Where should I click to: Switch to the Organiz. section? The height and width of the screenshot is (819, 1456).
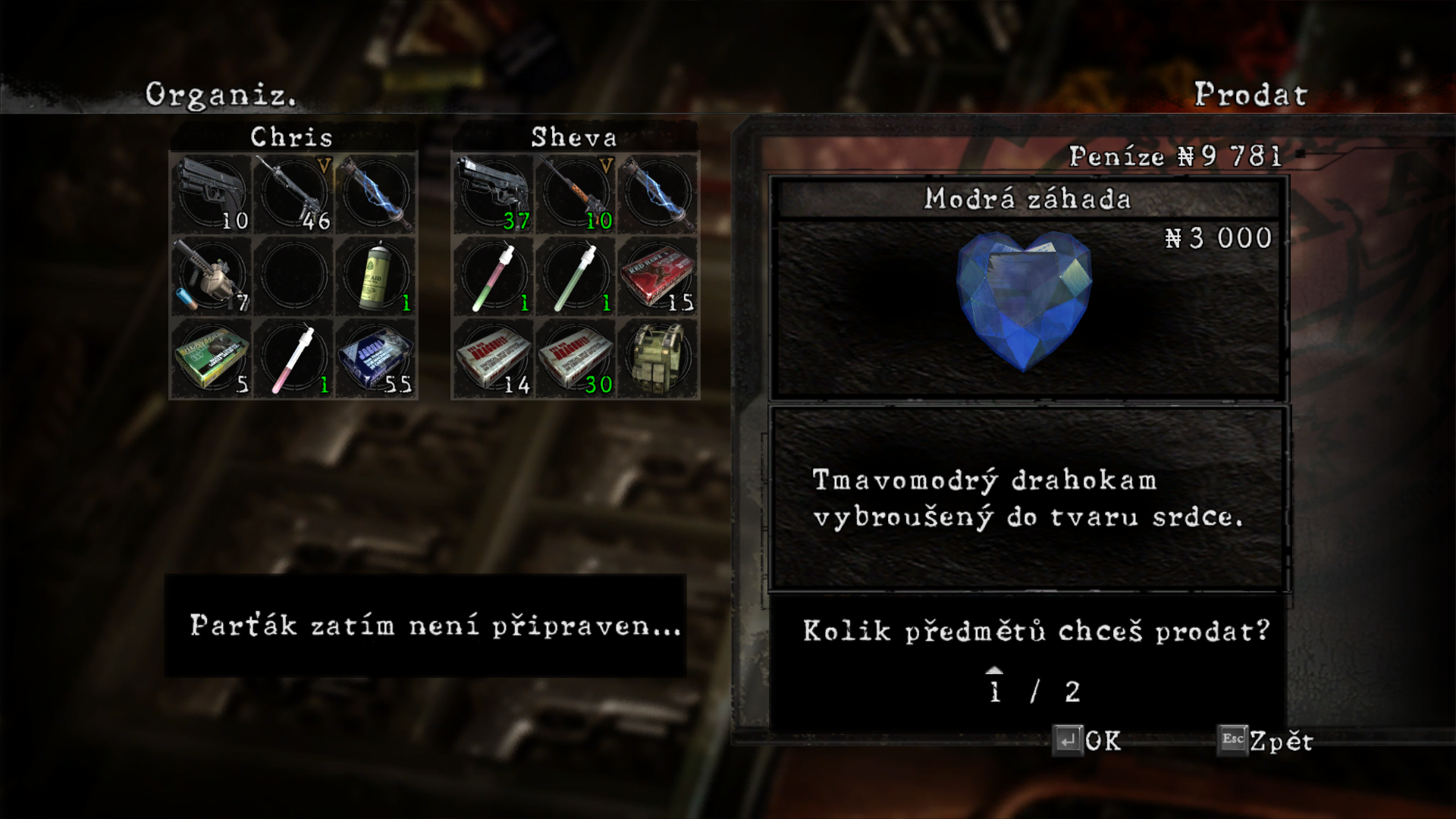click(x=220, y=96)
